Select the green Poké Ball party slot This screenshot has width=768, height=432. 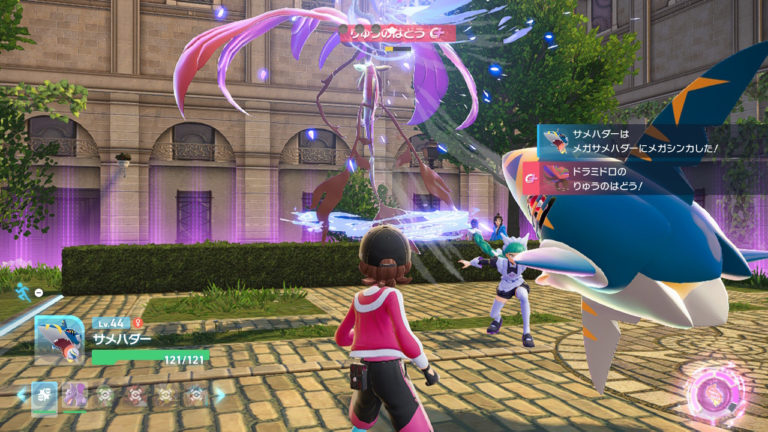click(104, 395)
